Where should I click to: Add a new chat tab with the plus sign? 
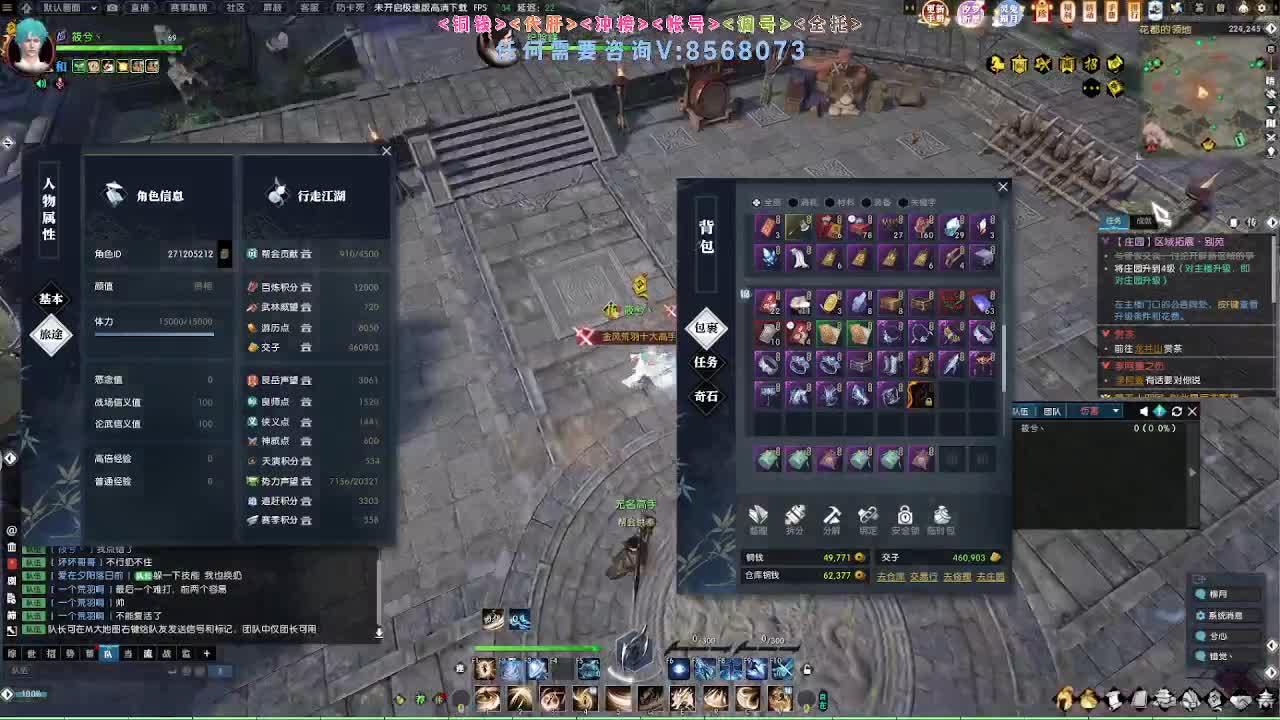tap(207, 653)
